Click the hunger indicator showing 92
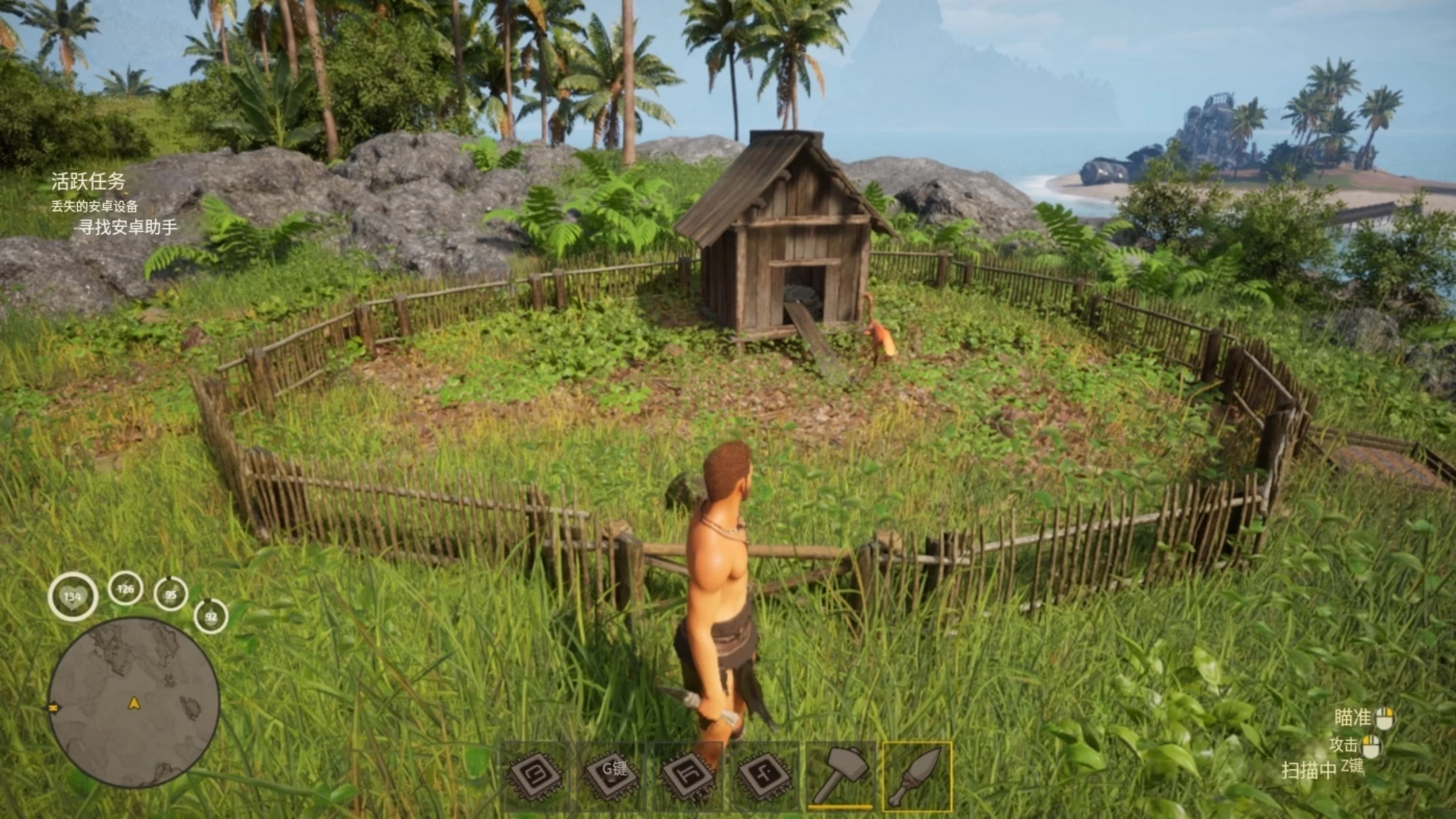 pos(210,615)
